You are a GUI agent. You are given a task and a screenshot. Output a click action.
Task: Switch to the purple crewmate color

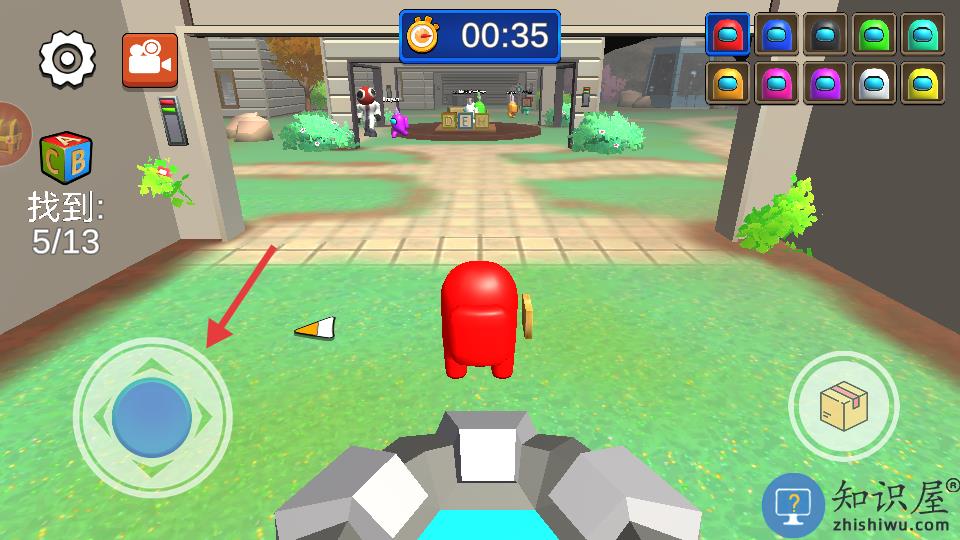825,83
